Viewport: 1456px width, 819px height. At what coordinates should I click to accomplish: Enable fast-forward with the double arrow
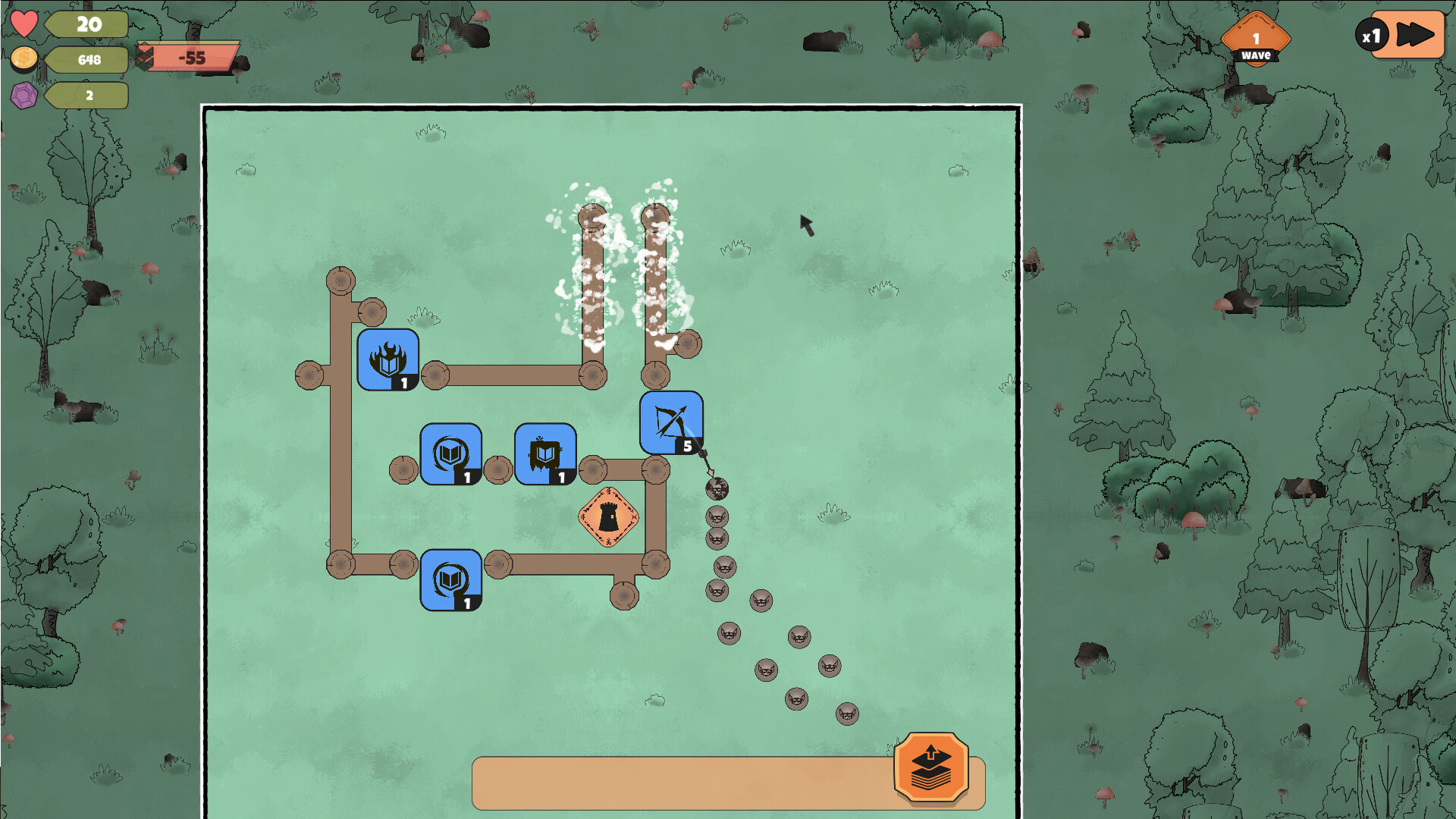tap(1412, 34)
